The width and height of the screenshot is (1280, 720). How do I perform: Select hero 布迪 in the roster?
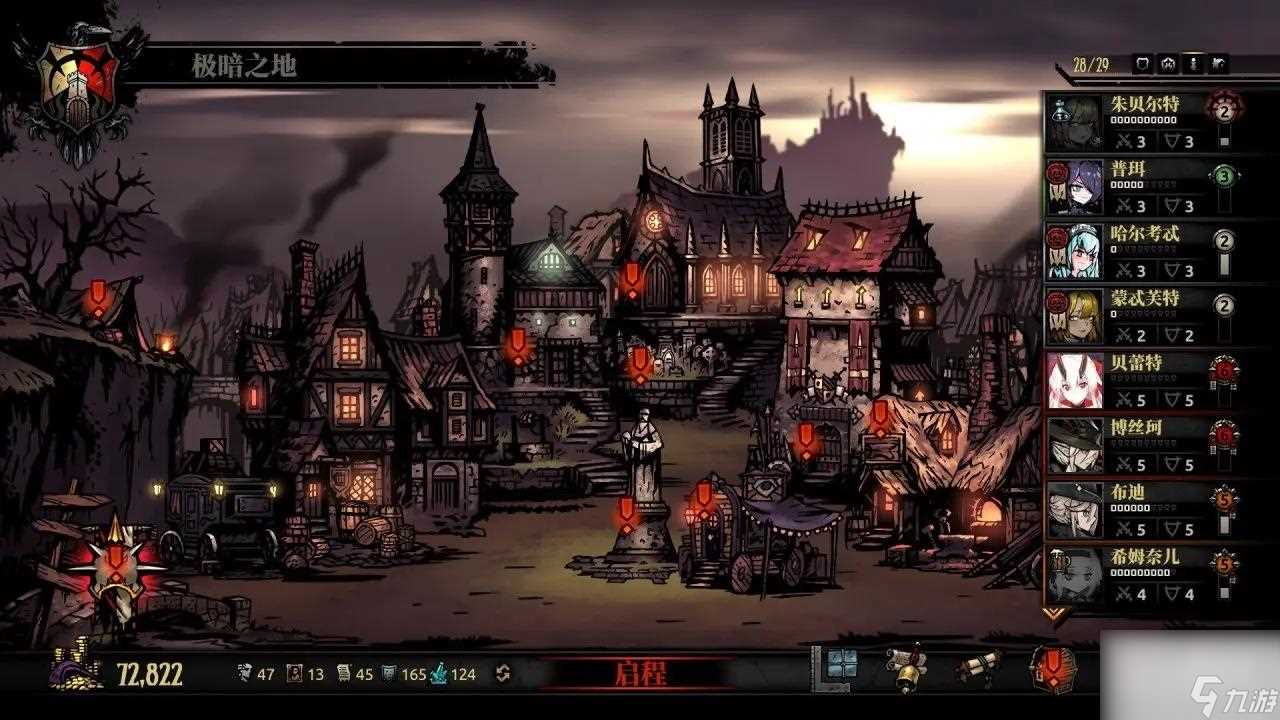point(1130,510)
